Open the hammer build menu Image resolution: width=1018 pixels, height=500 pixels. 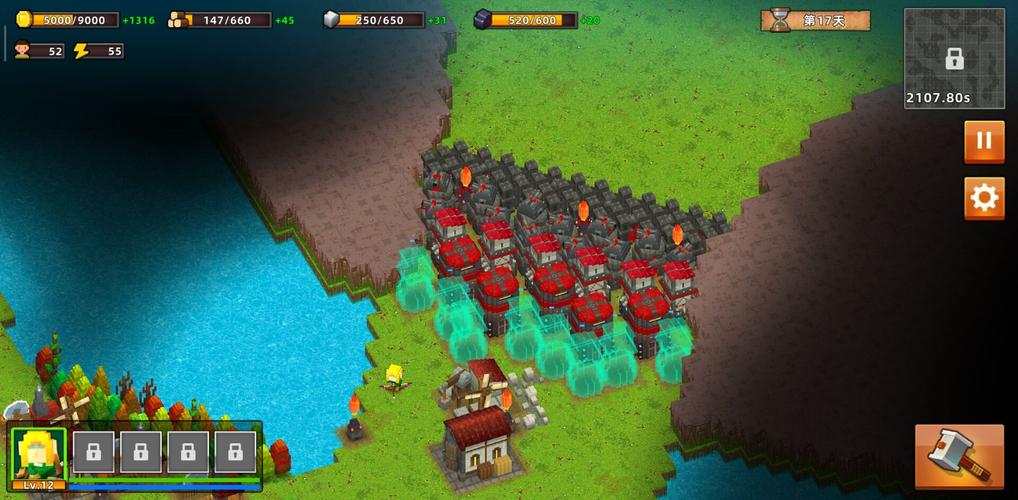958,456
